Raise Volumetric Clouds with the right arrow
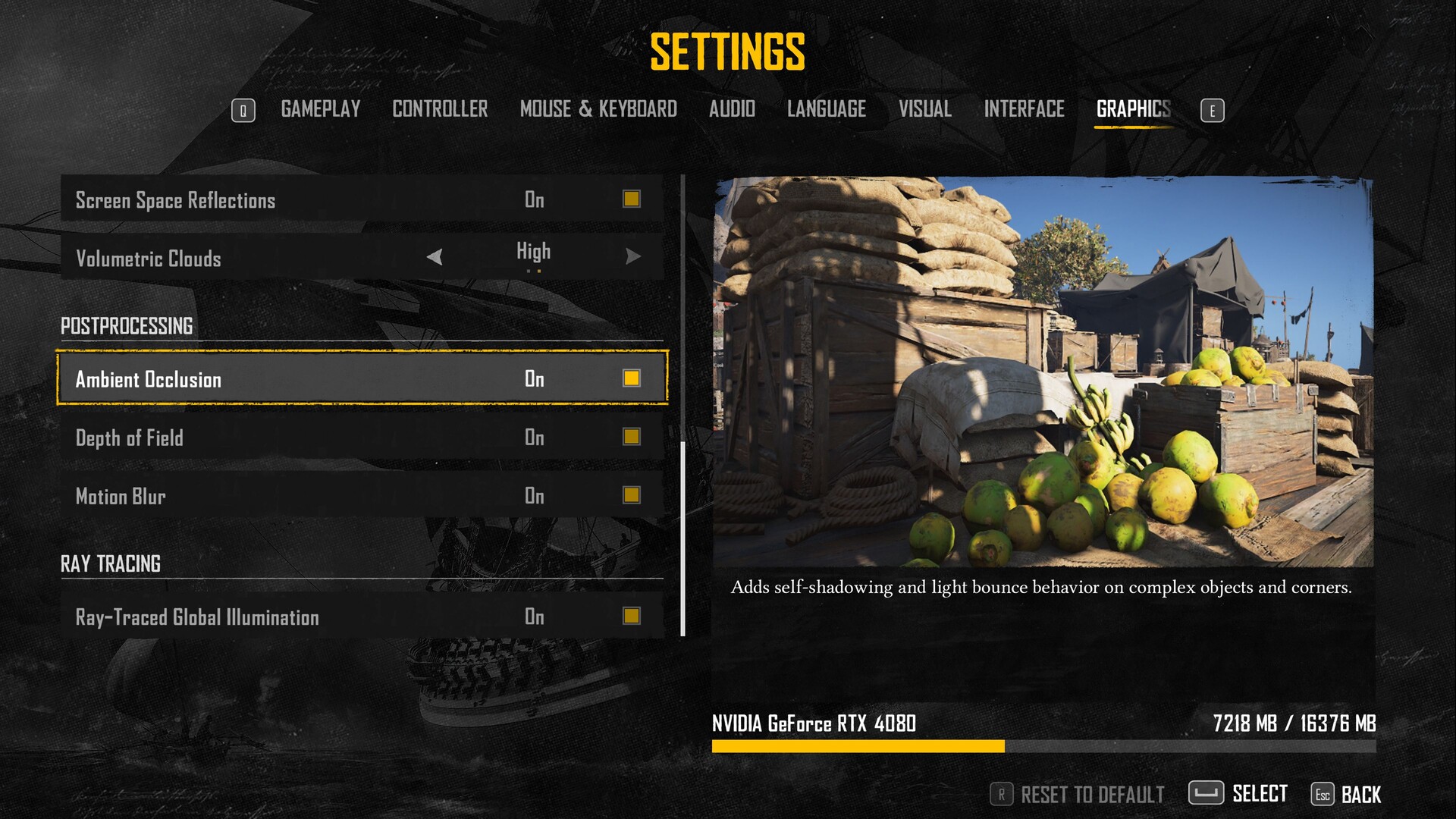The image size is (1456, 819). coord(633,257)
